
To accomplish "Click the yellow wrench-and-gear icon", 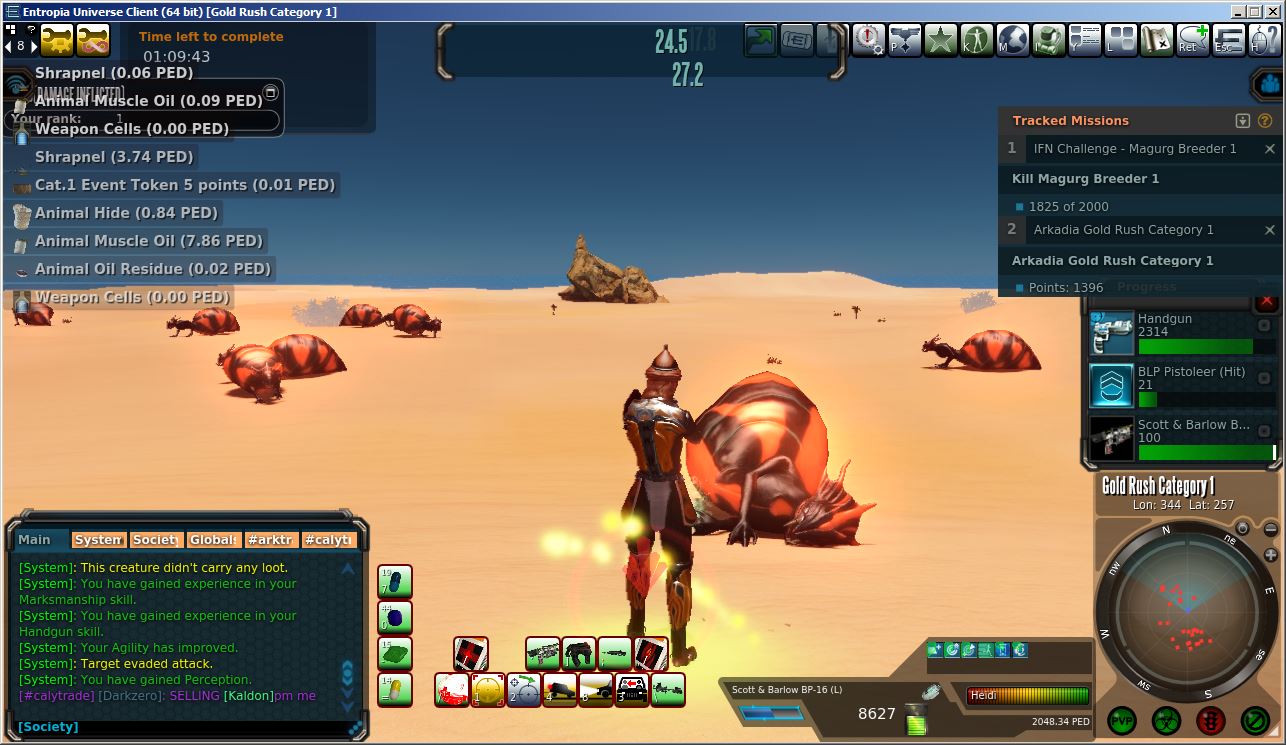I will click(57, 42).
